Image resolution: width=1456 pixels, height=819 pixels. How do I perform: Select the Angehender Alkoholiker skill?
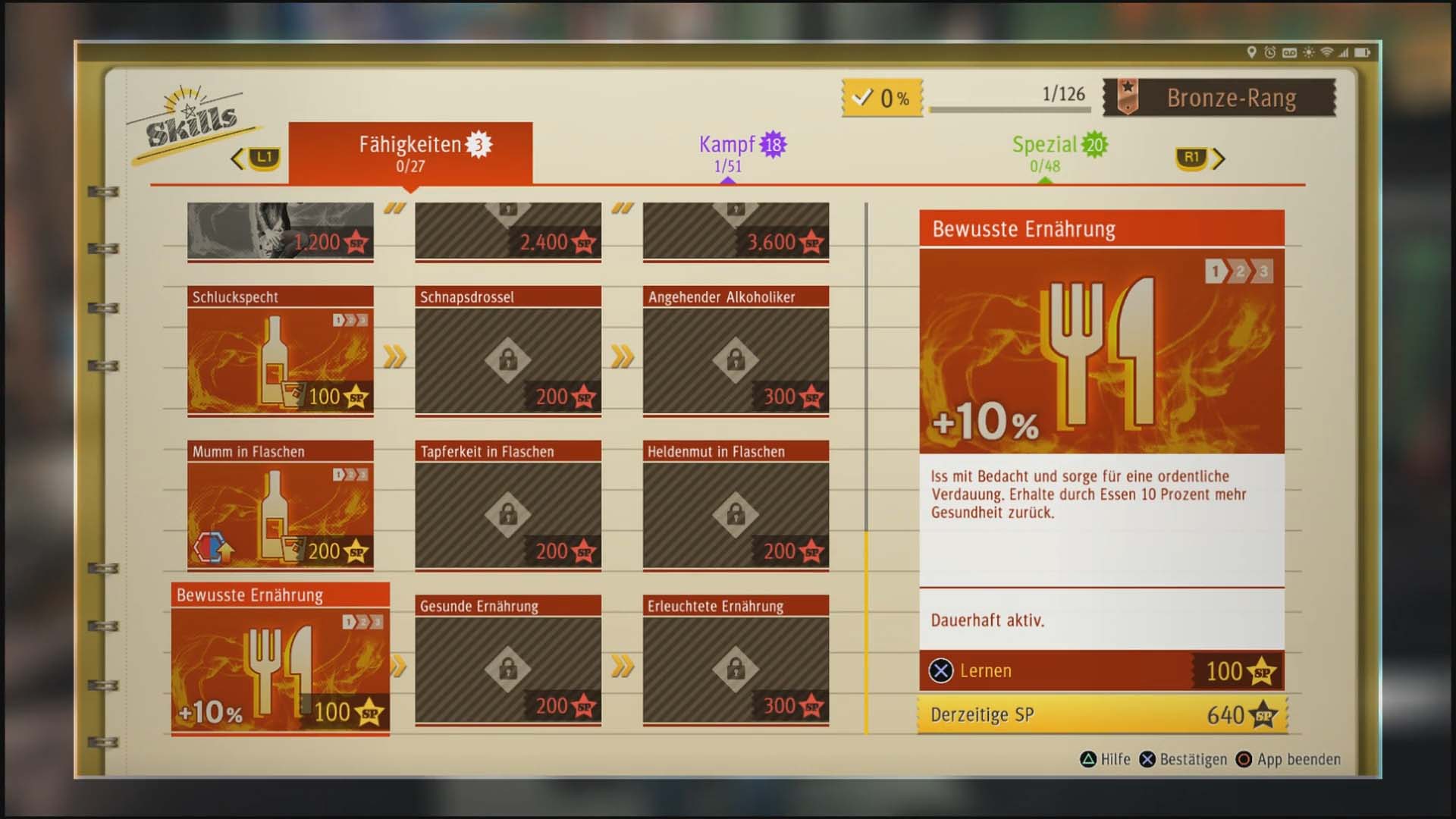pyautogui.click(x=736, y=351)
